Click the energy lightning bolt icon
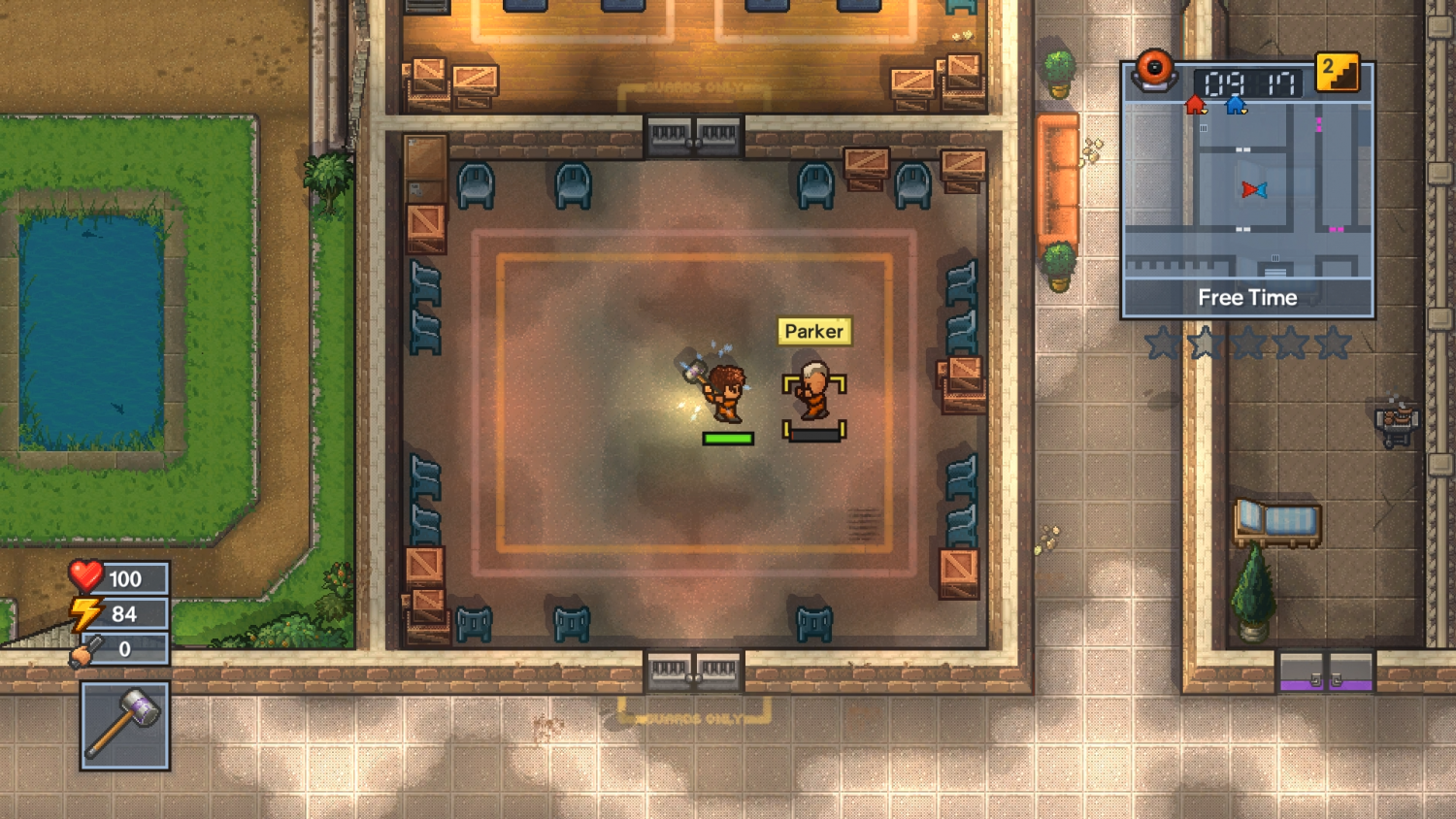Screen dimensions: 1456x819 click(x=87, y=613)
